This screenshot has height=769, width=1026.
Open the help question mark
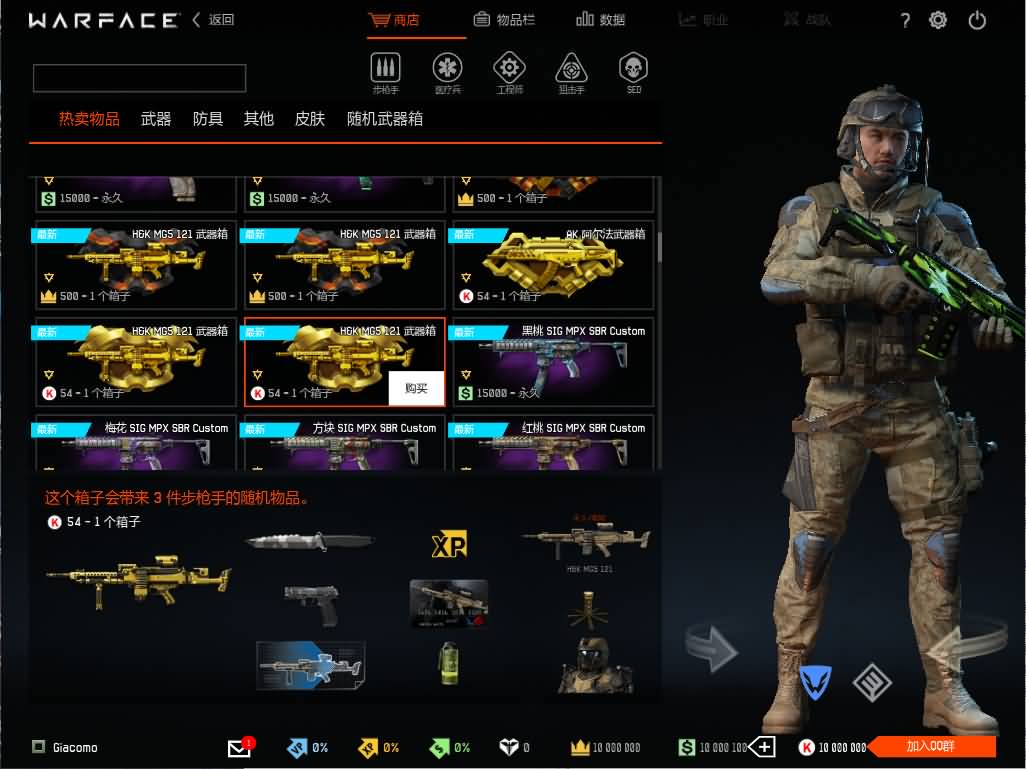pyautogui.click(x=905, y=20)
